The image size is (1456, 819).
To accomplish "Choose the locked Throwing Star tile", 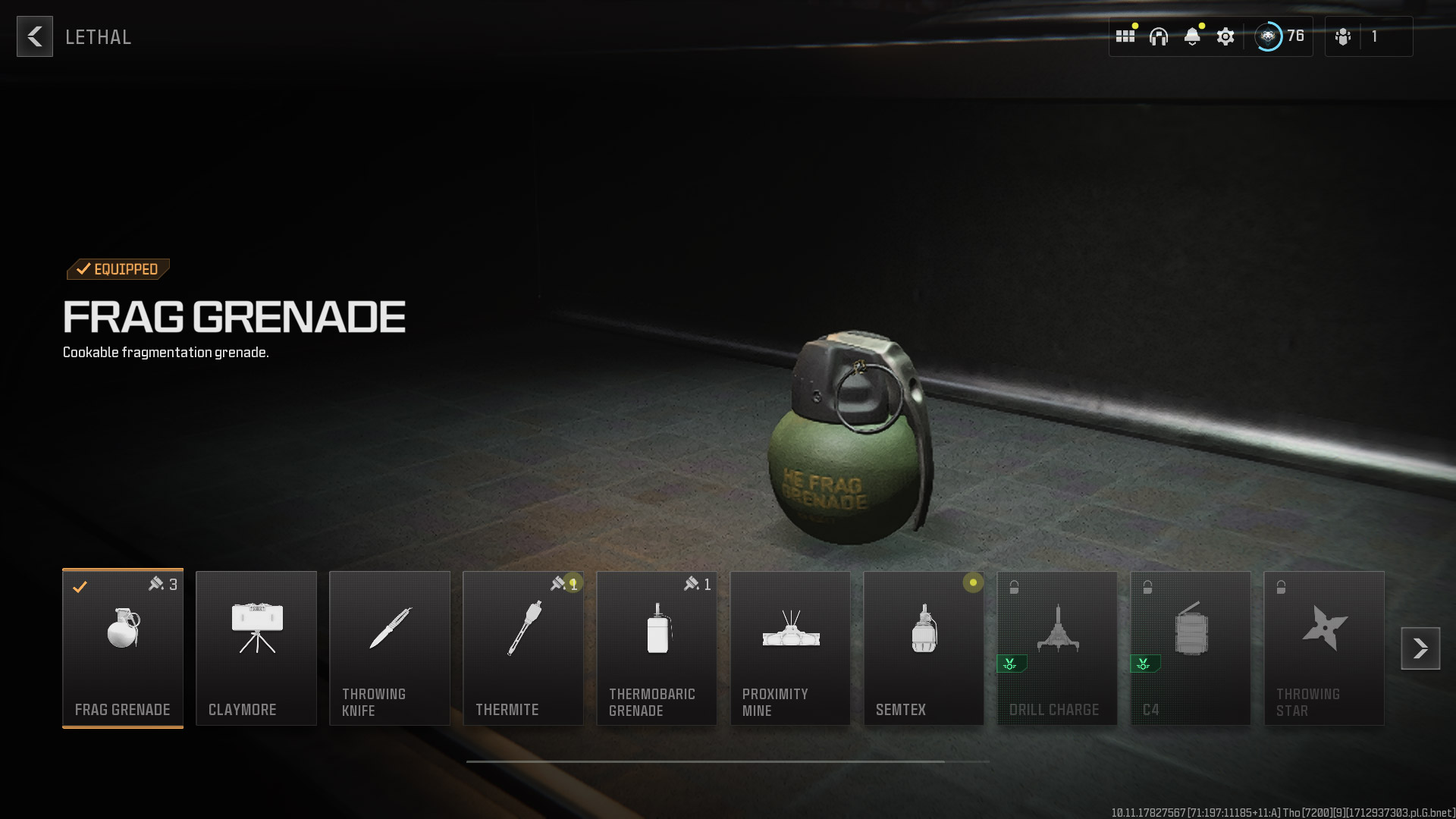I will (x=1324, y=648).
